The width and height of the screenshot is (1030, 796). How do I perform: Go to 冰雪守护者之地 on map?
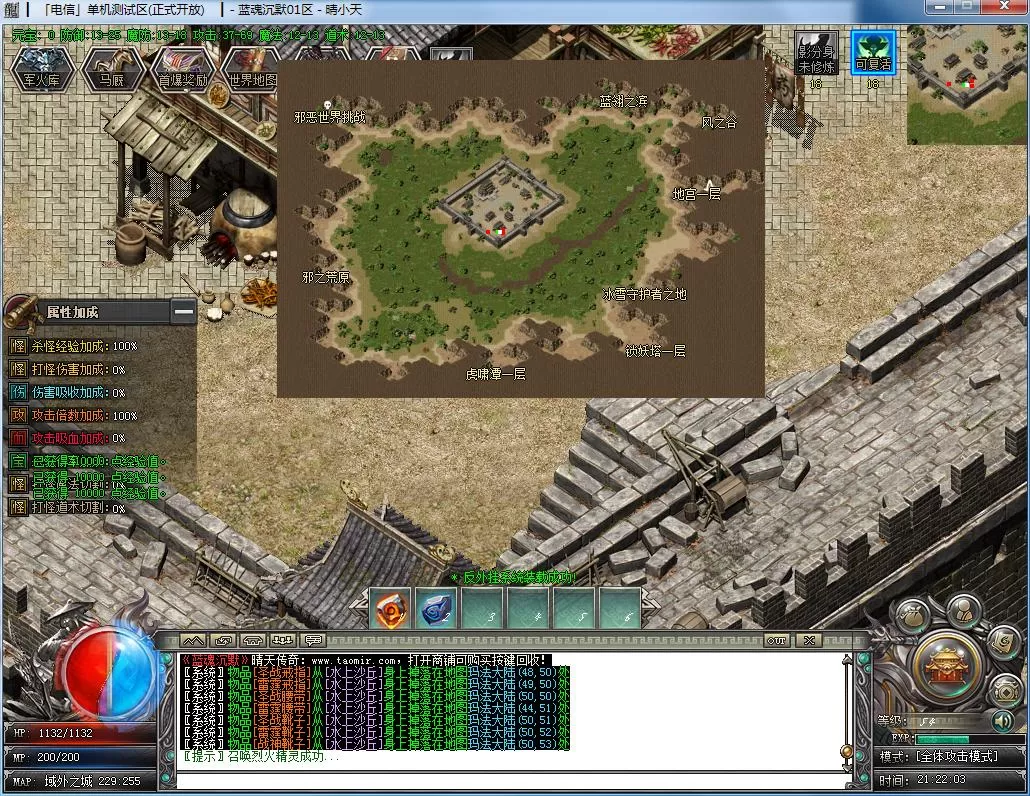tap(644, 295)
